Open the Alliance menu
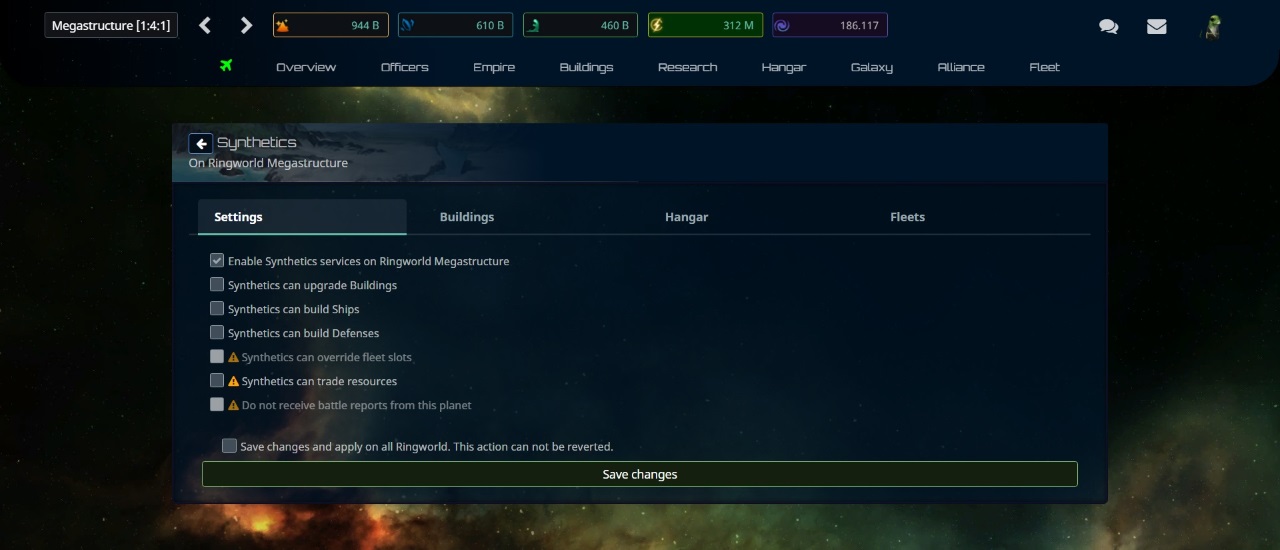 pos(961,67)
